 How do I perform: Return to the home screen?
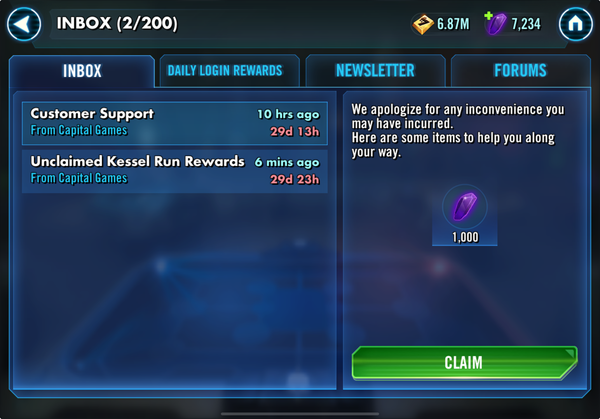point(575,23)
